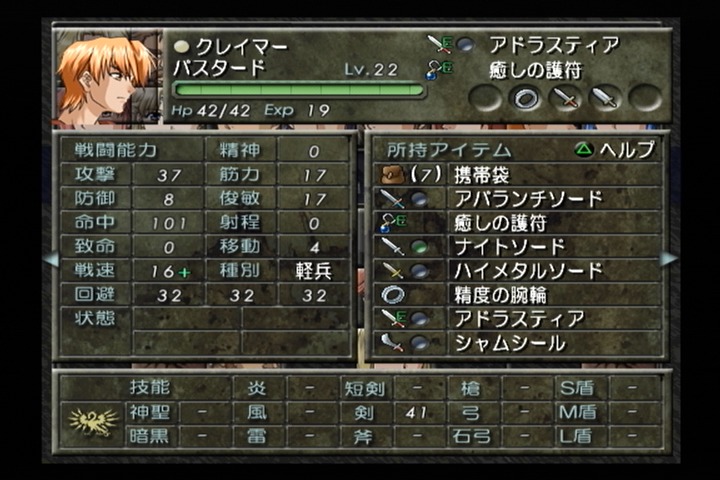Go to previous character with left arrow
720x480 pixels.
pos(50,259)
